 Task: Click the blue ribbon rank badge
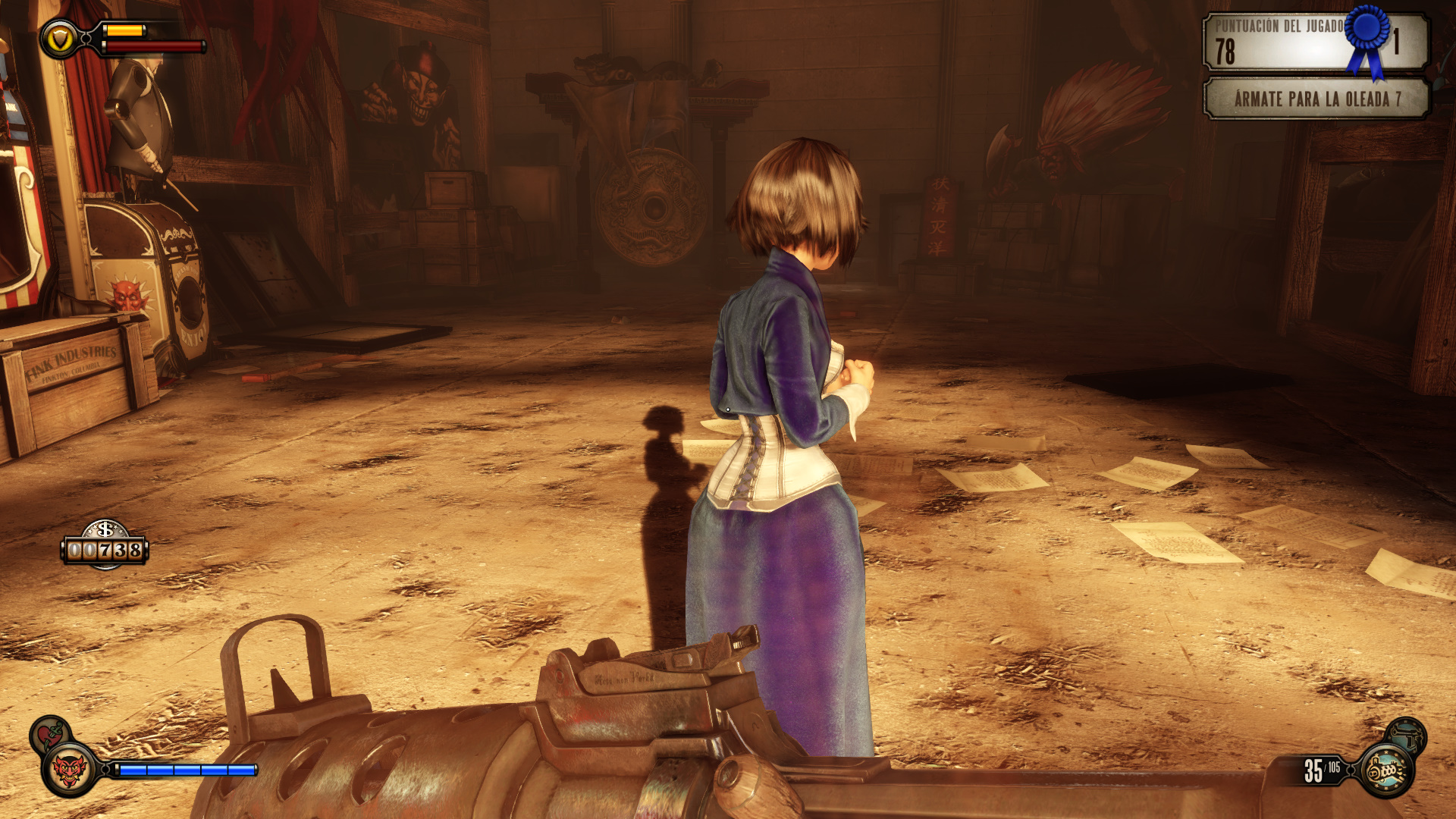click(1368, 38)
